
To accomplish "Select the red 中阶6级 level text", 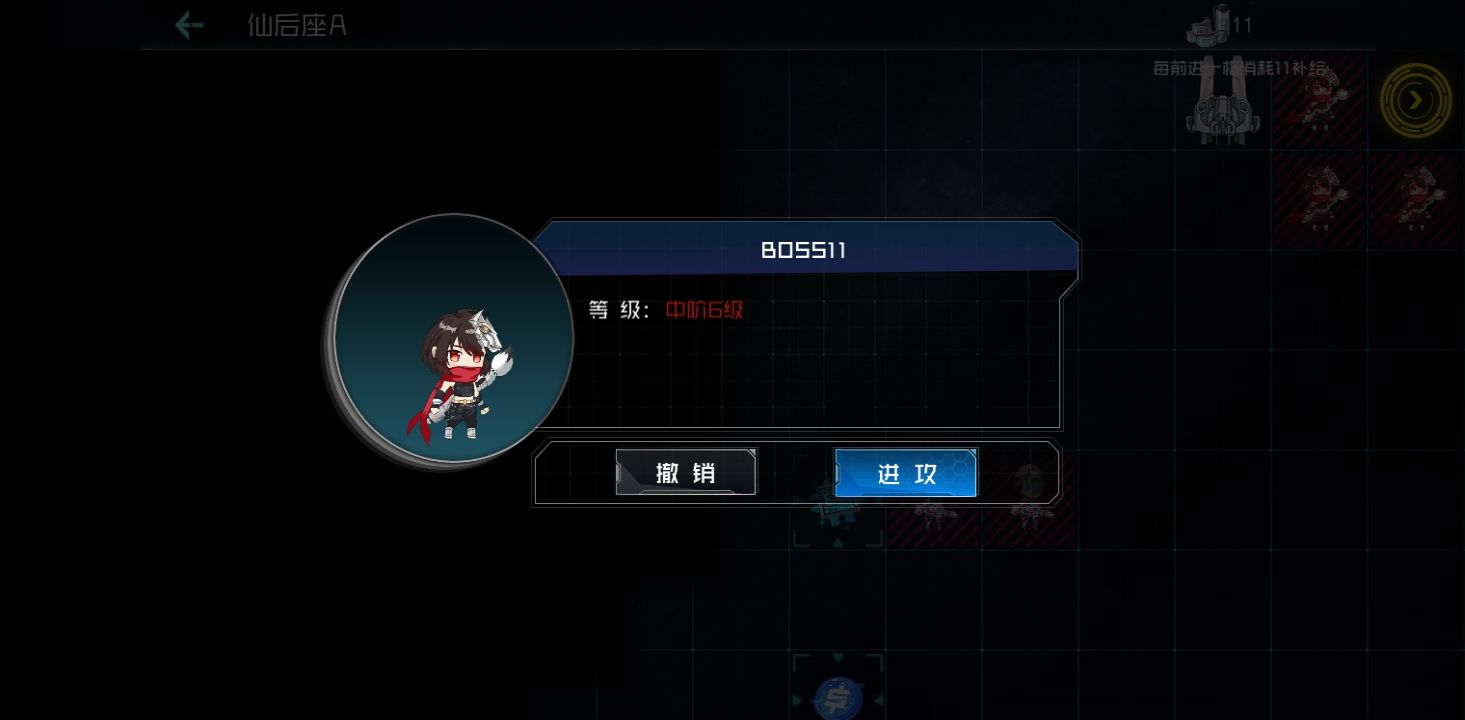I will click(x=704, y=311).
